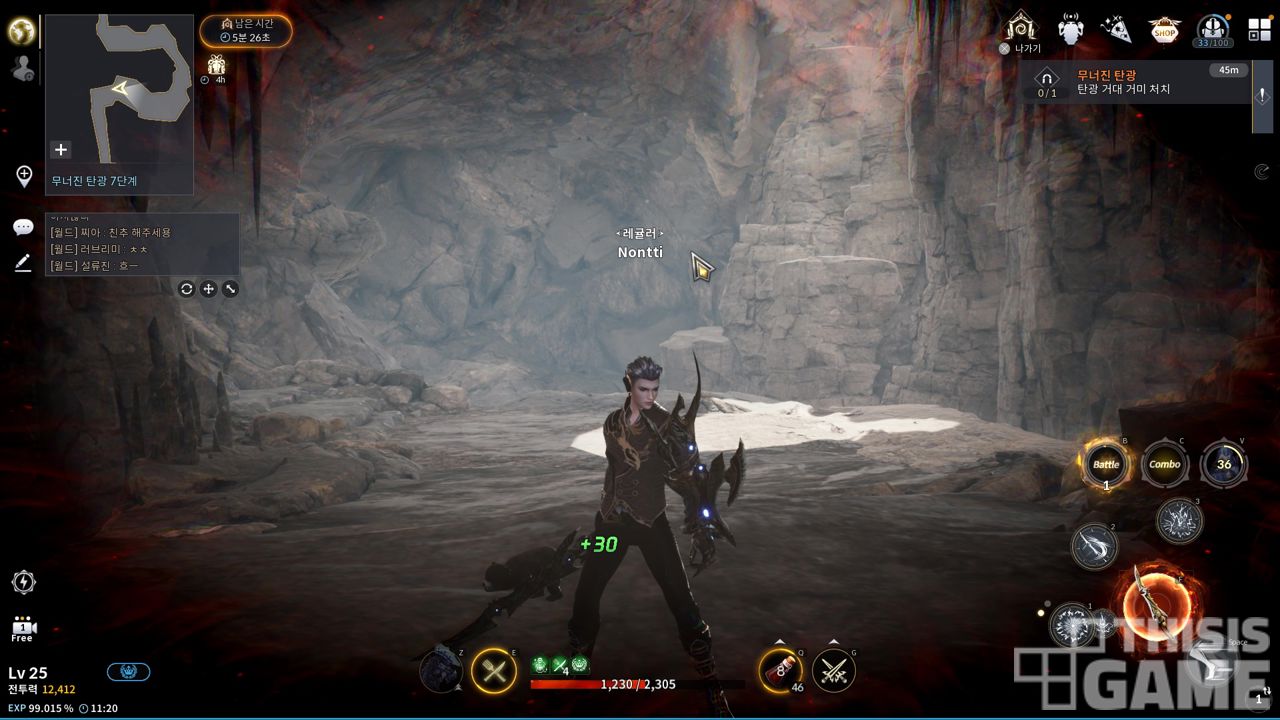
Task: Open the SHOP icon
Action: pos(1163,30)
